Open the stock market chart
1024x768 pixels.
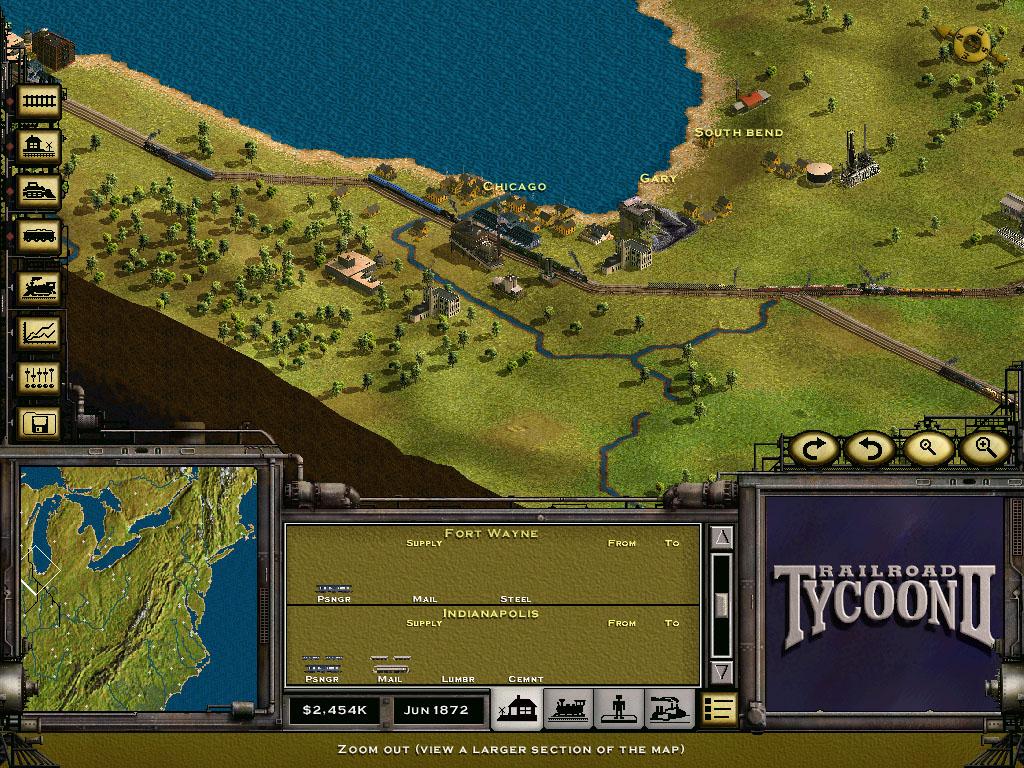tap(39, 331)
